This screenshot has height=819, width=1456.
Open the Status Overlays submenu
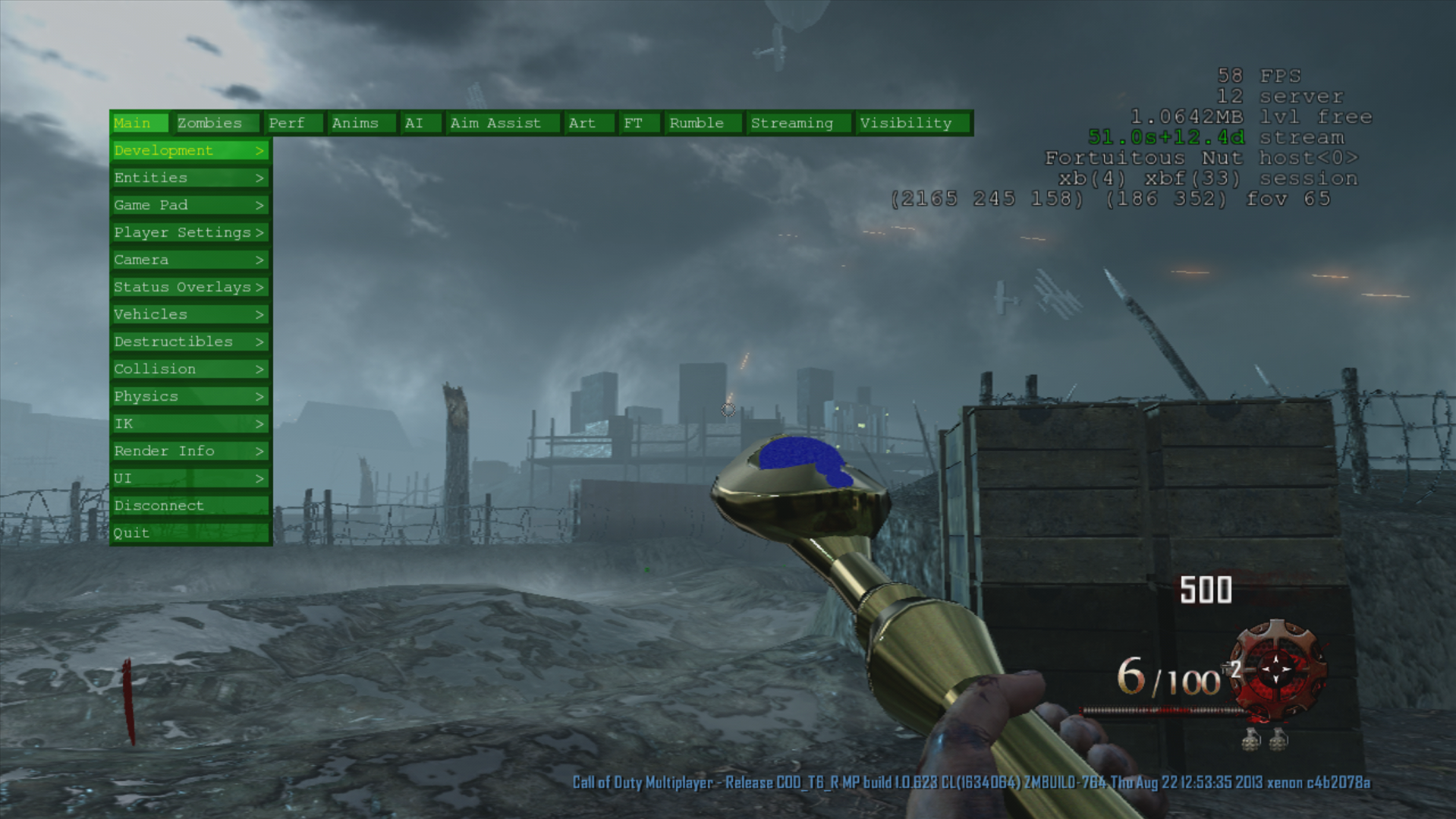coord(190,287)
